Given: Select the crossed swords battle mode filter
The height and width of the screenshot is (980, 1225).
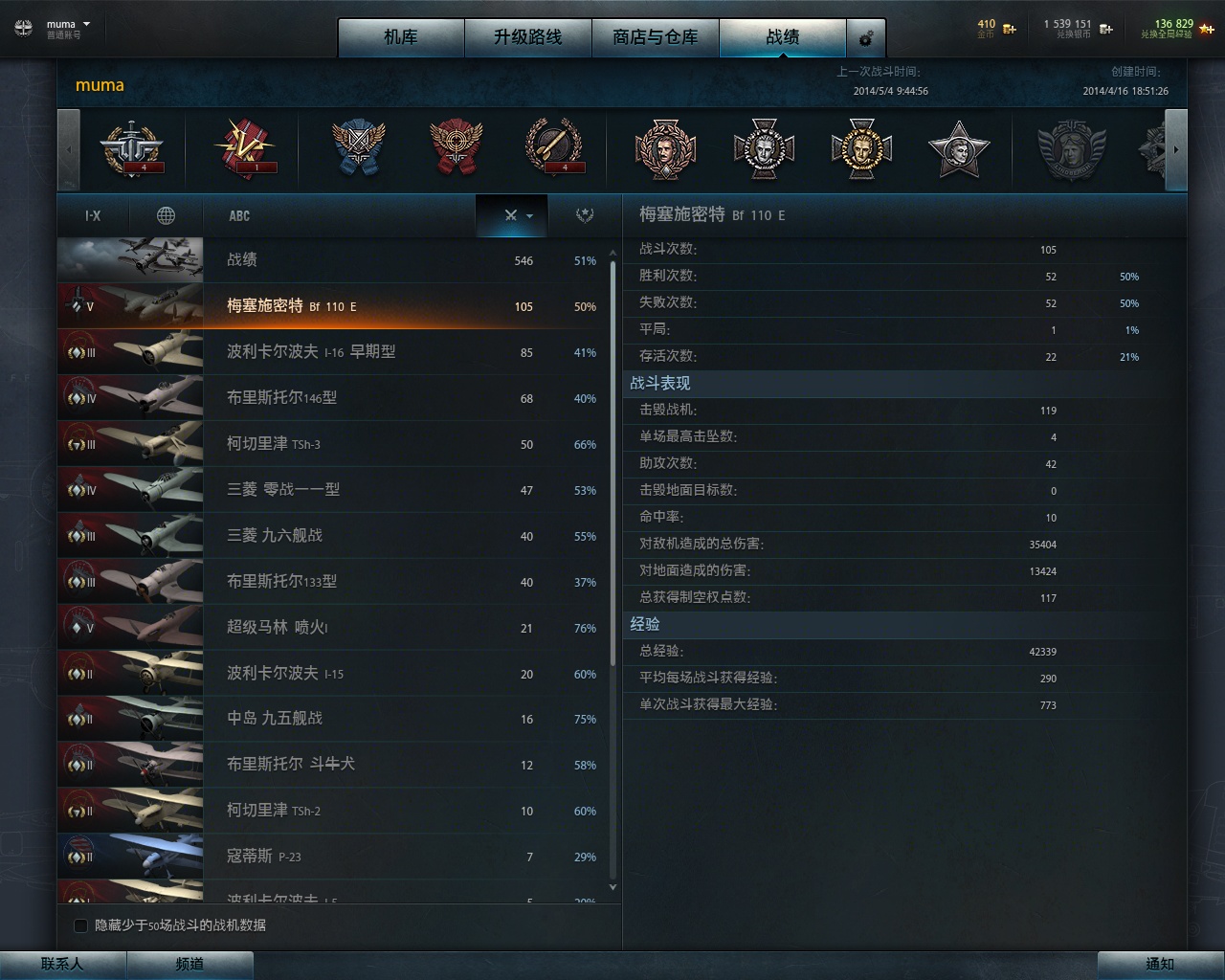Looking at the screenshot, I should (510, 215).
